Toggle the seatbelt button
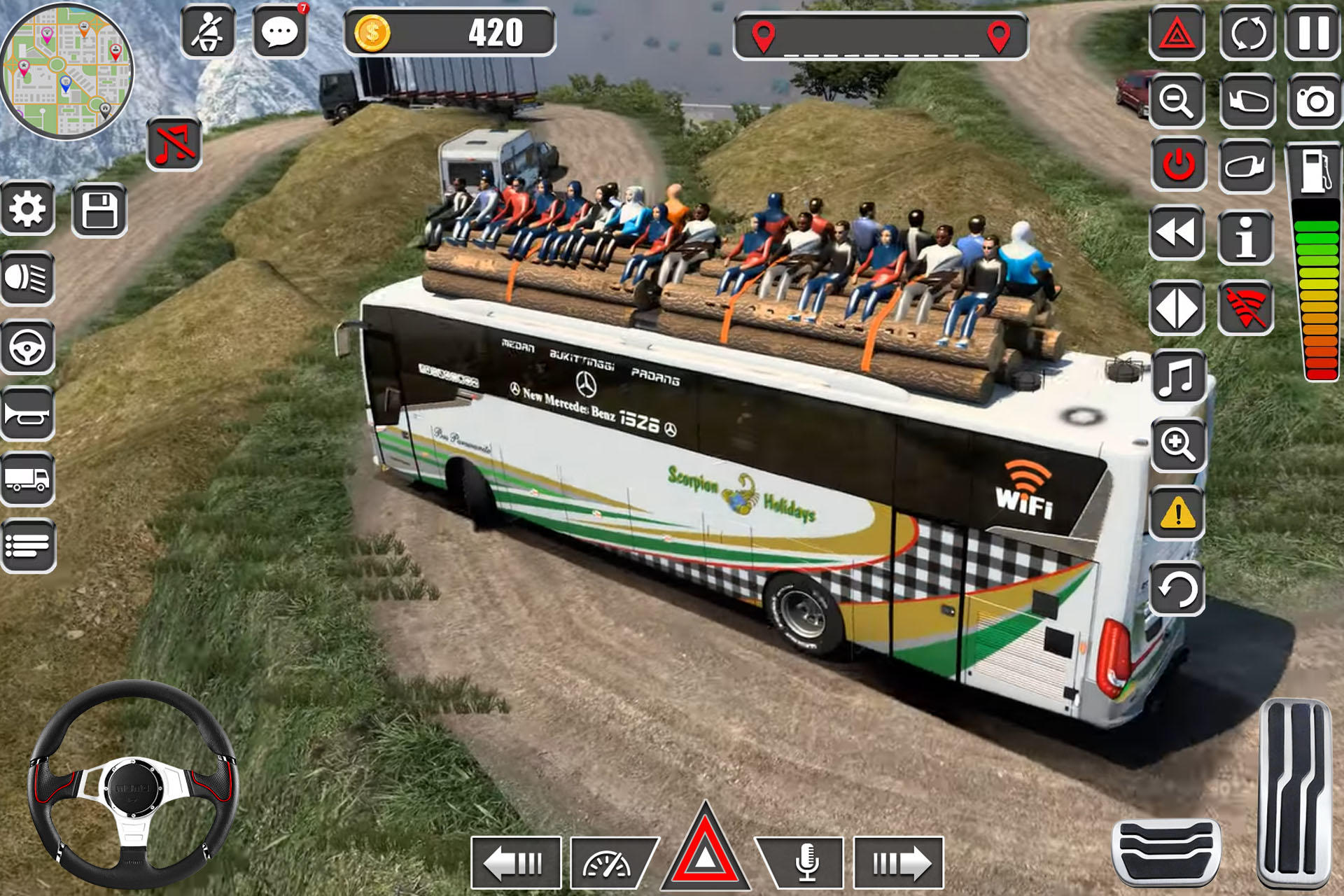This screenshot has width=1344, height=896. [x=208, y=31]
